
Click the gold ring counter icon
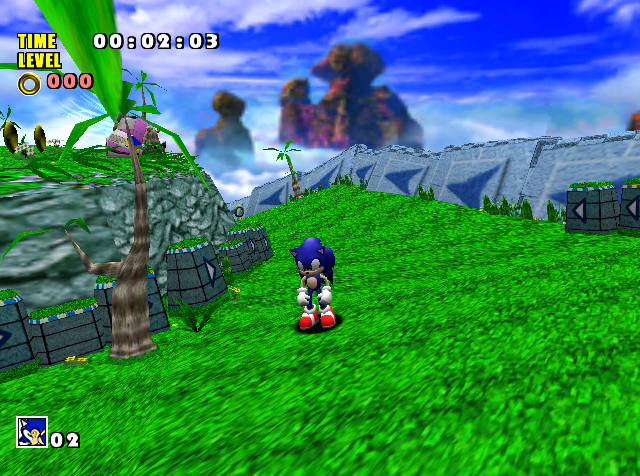(x=30, y=83)
